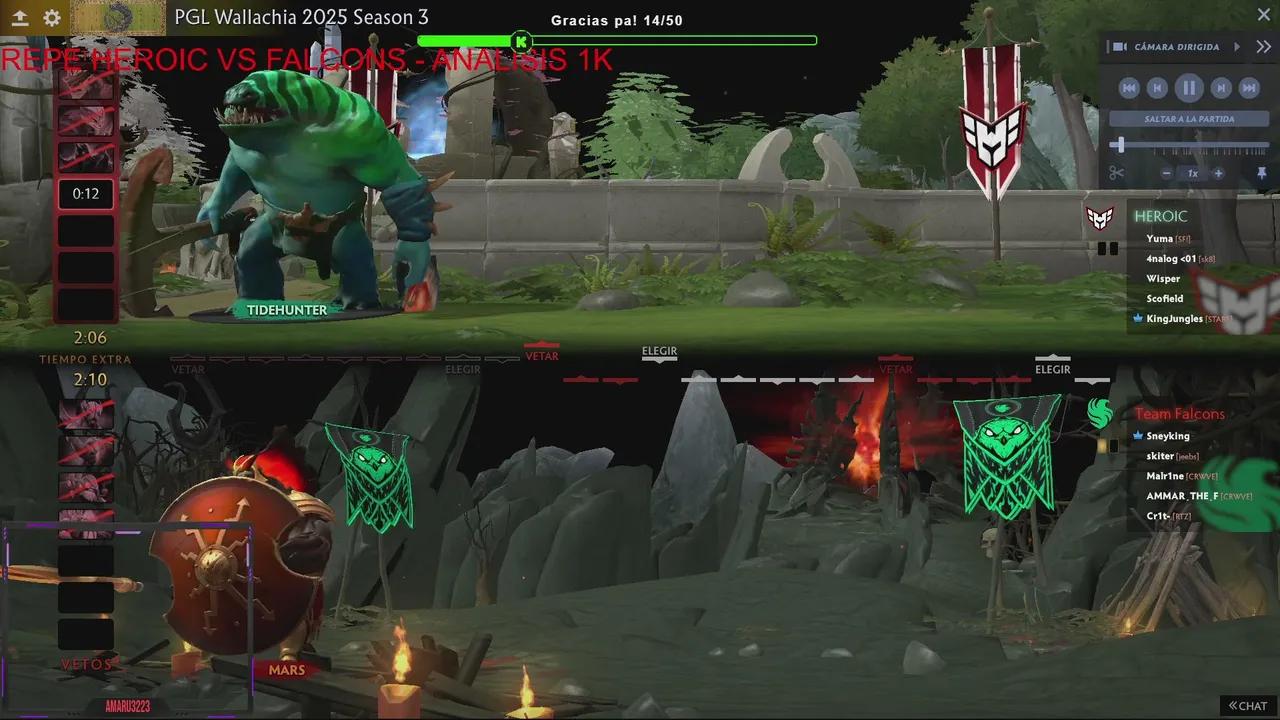Click the Team Falcons name panel

click(1180, 413)
